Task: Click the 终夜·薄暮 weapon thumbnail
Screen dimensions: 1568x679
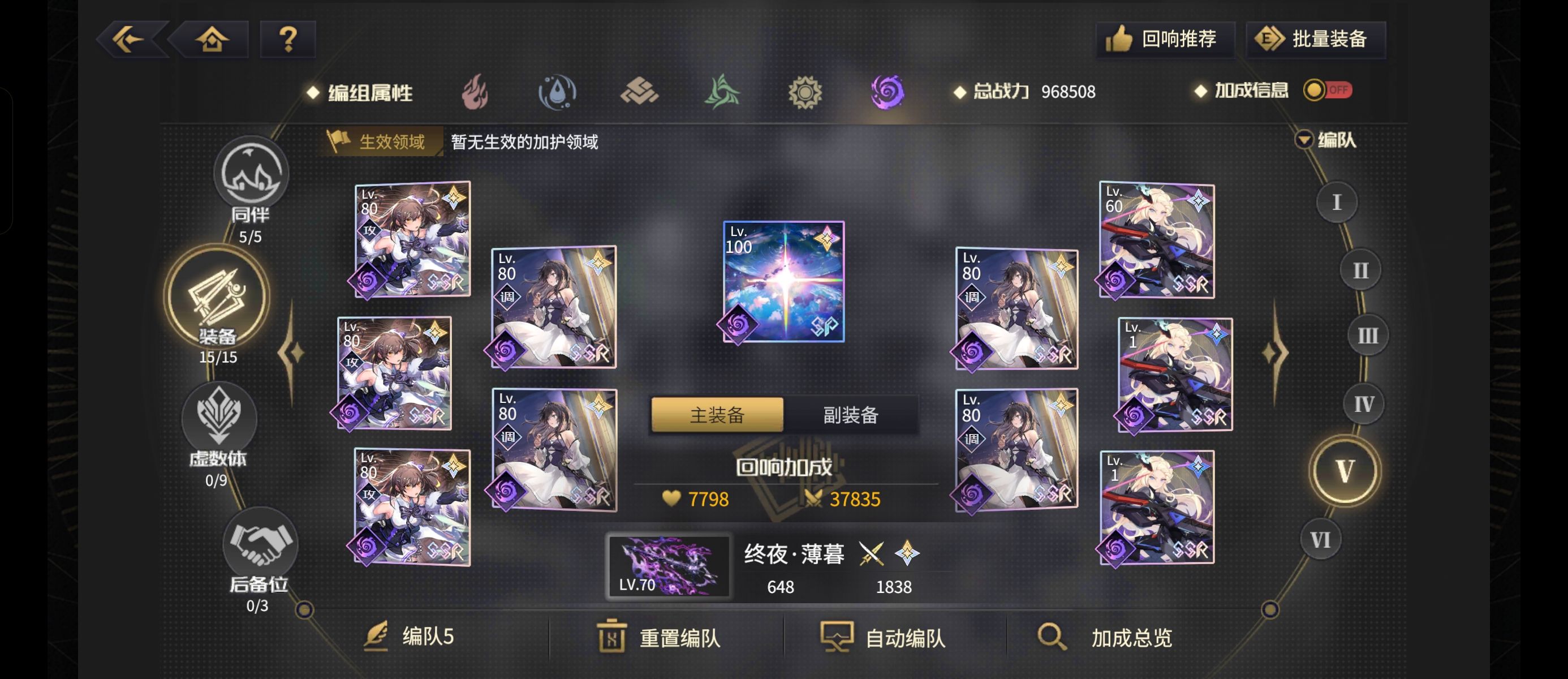Action: click(670, 568)
